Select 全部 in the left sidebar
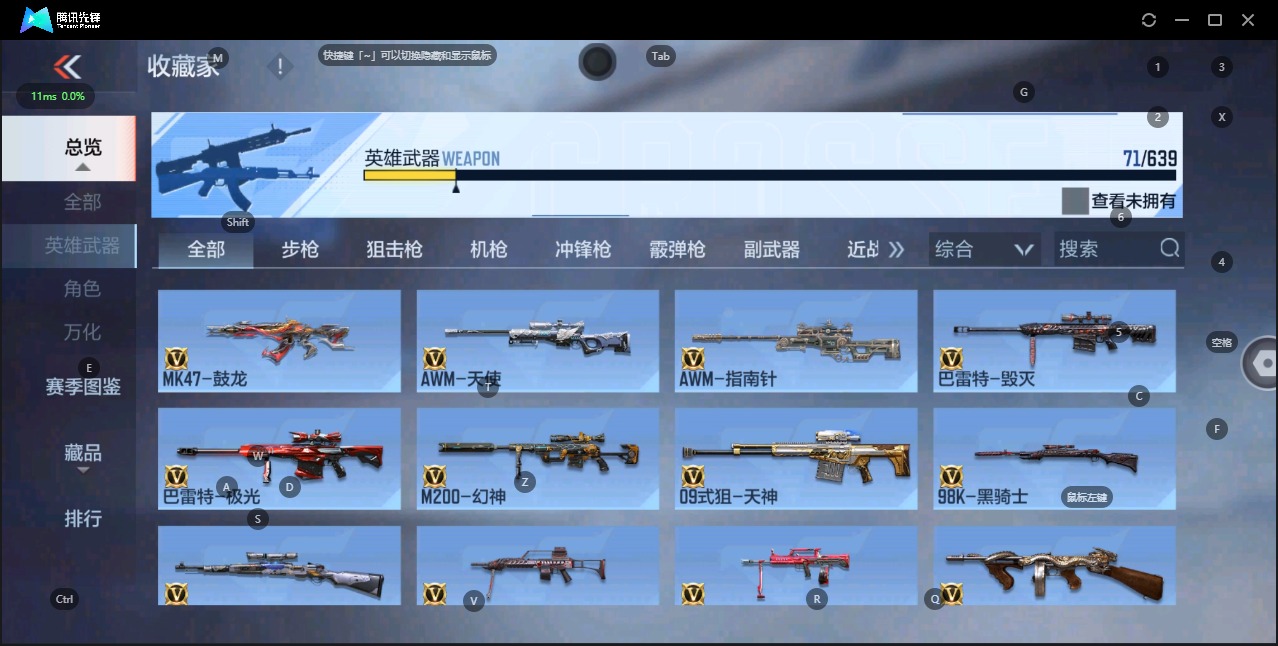Image resolution: width=1278 pixels, height=646 pixels. [83, 202]
